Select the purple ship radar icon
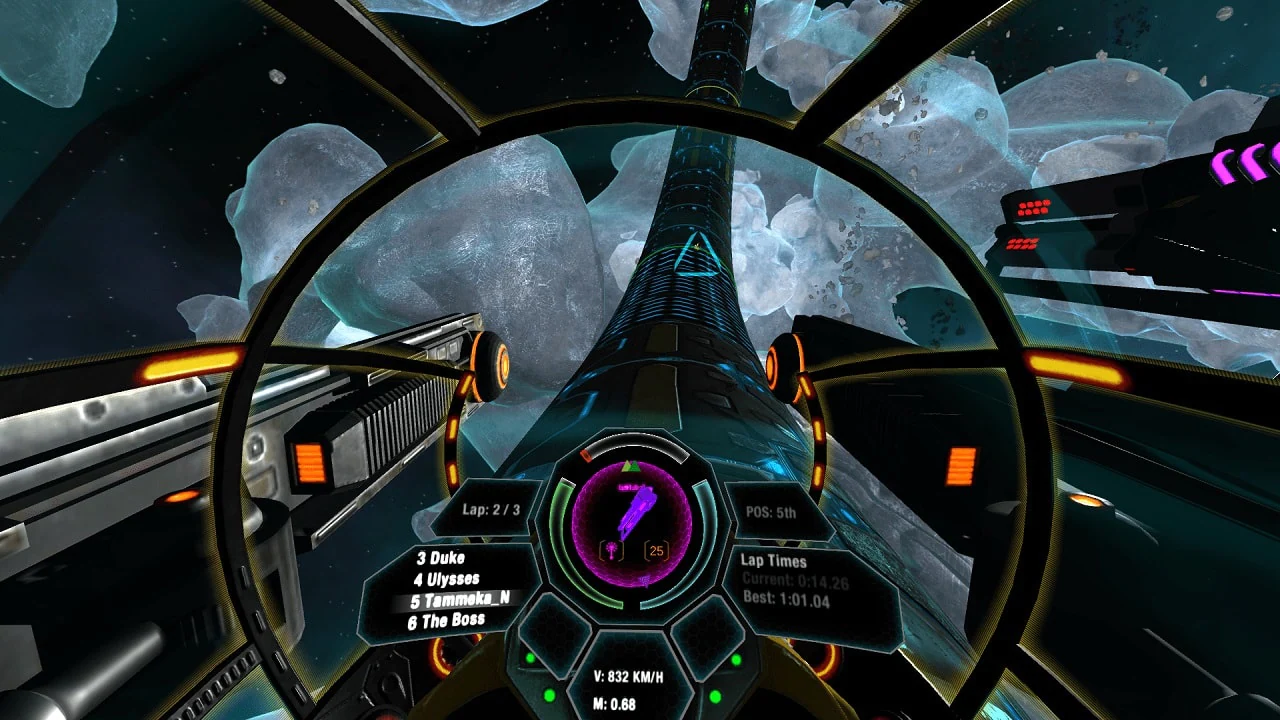This screenshot has height=720, width=1280. (x=637, y=510)
